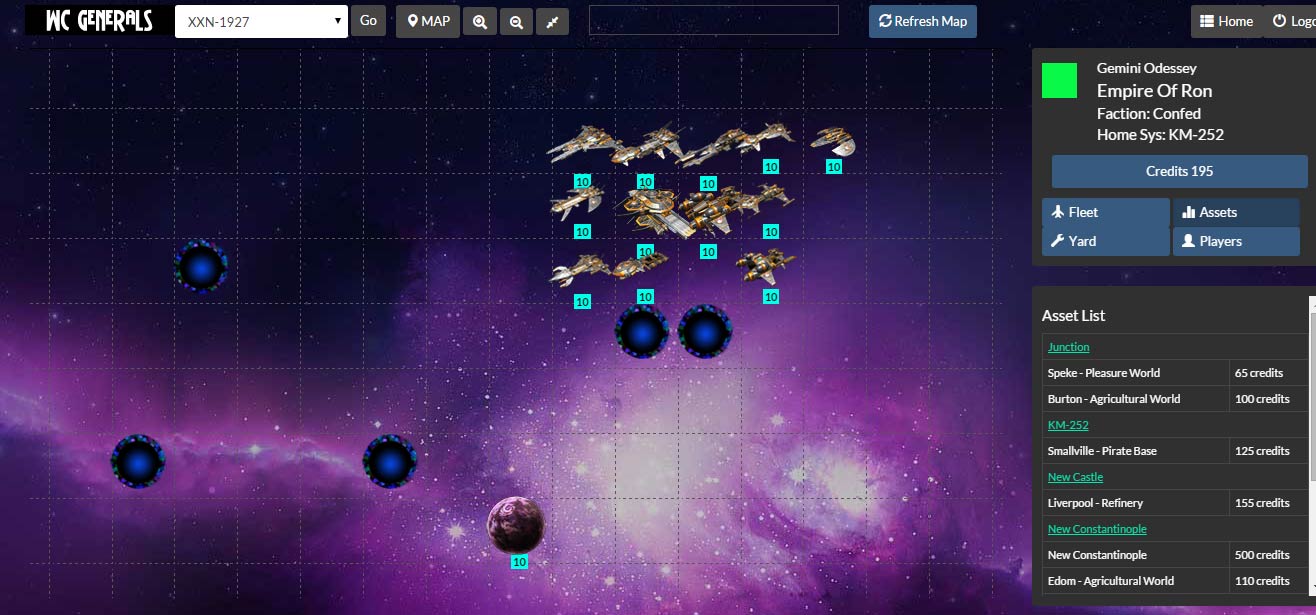Open the MAP view
This screenshot has height=615, width=1316.
pos(428,21)
